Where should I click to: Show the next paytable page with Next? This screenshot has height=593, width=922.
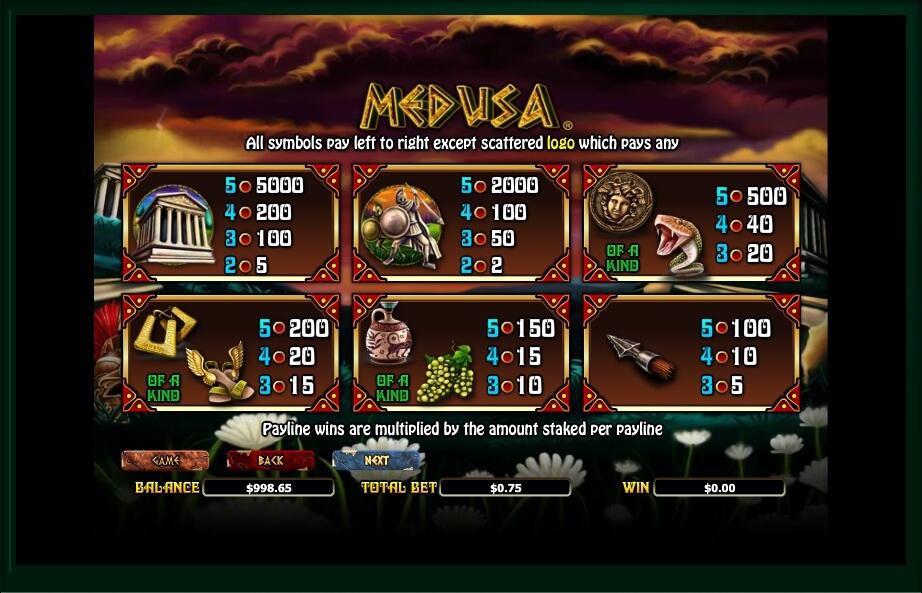click(376, 461)
